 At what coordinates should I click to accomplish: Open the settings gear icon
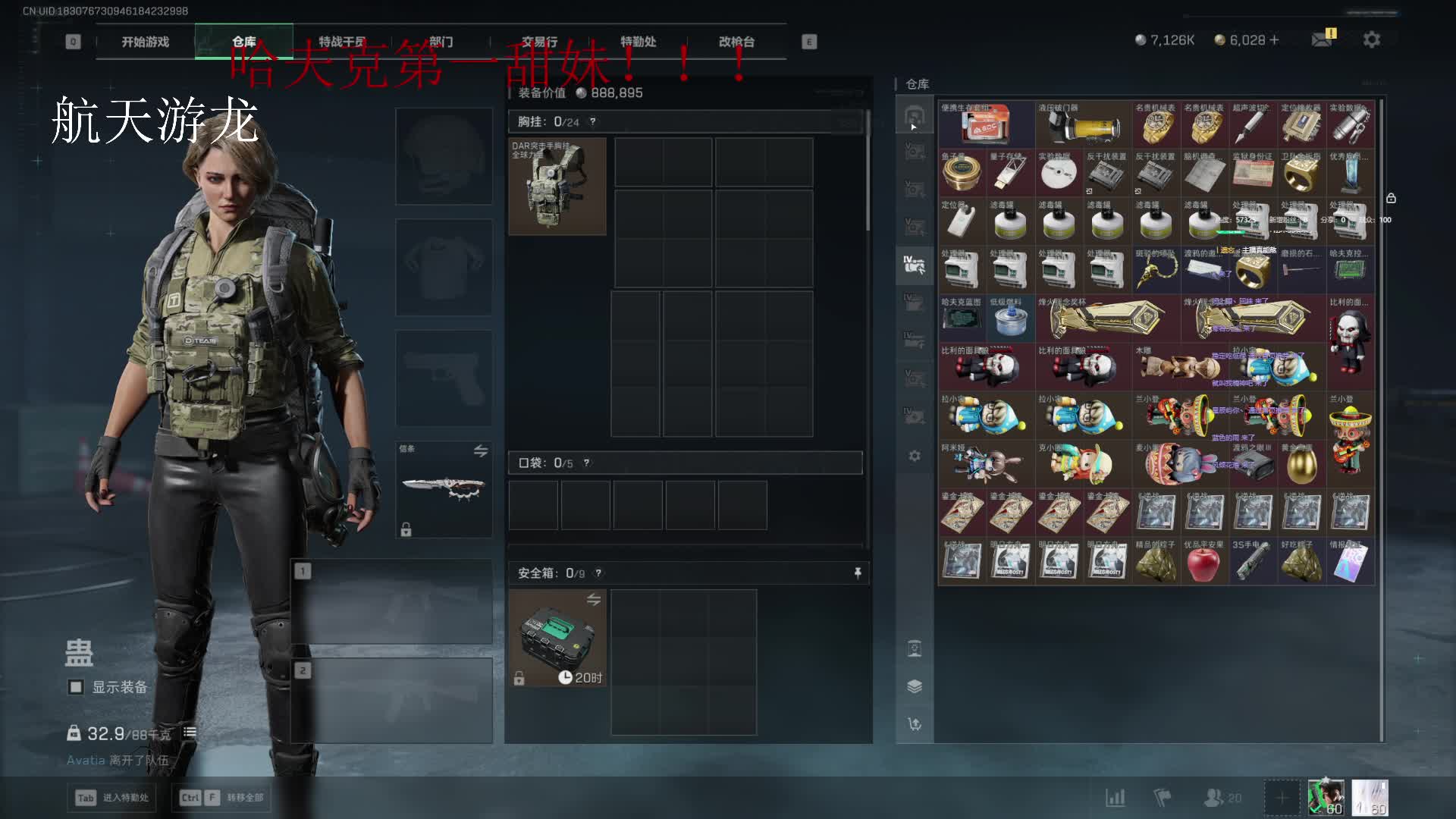click(x=1372, y=39)
